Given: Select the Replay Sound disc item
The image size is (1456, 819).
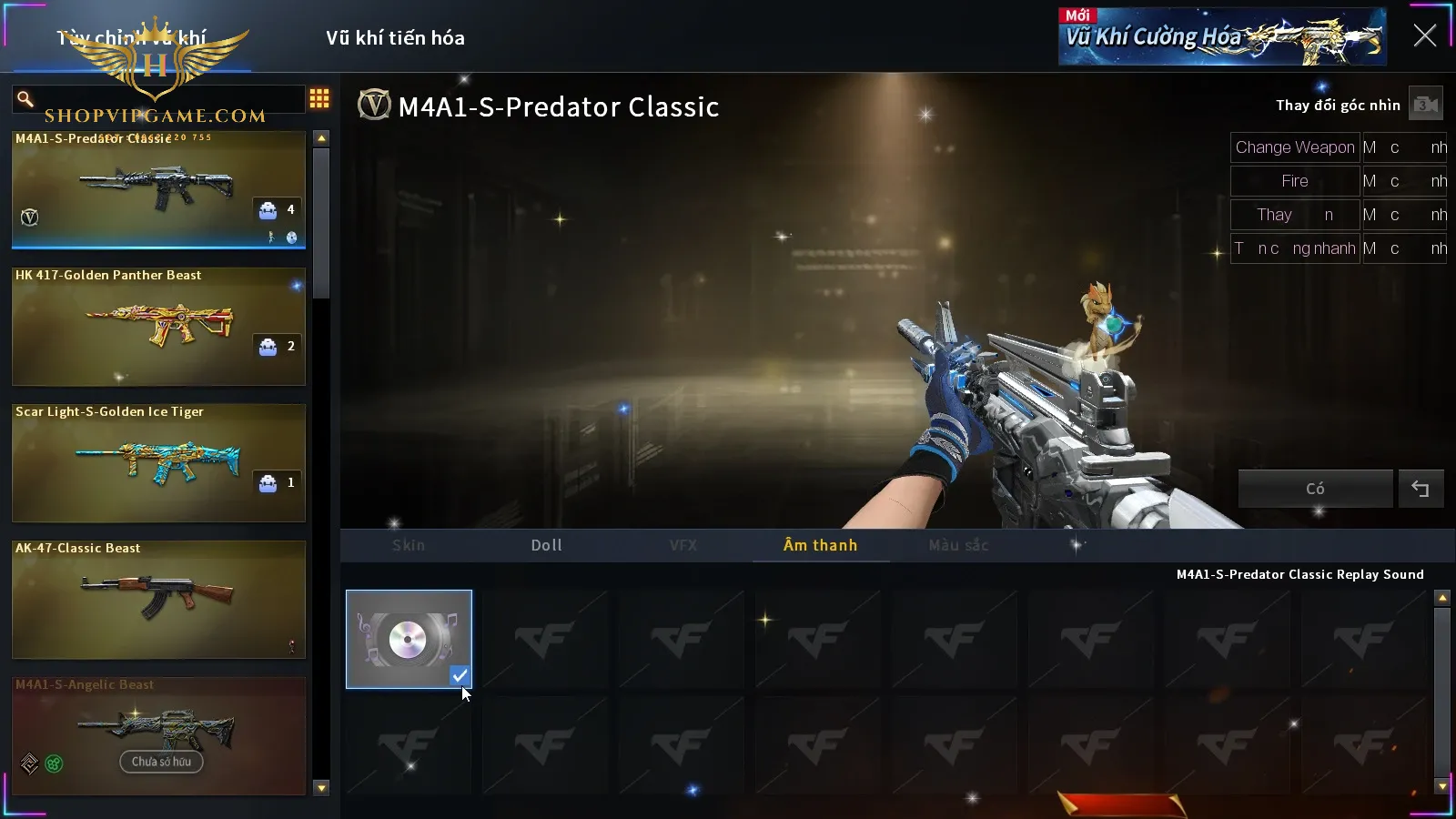Looking at the screenshot, I should click(409, 639).
